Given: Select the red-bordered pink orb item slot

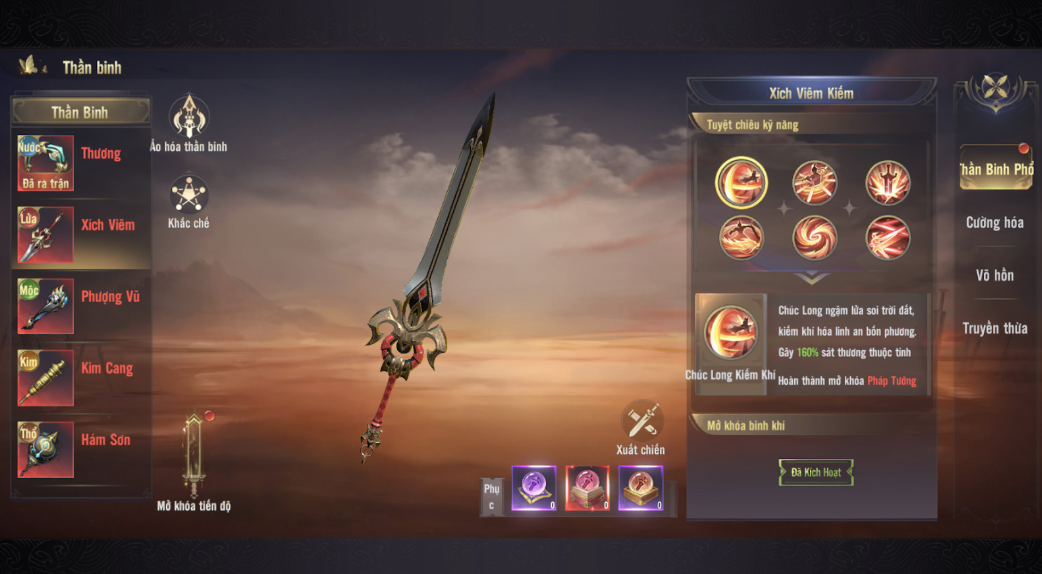Looking at the screenshot, I should [x=587, y=488].
